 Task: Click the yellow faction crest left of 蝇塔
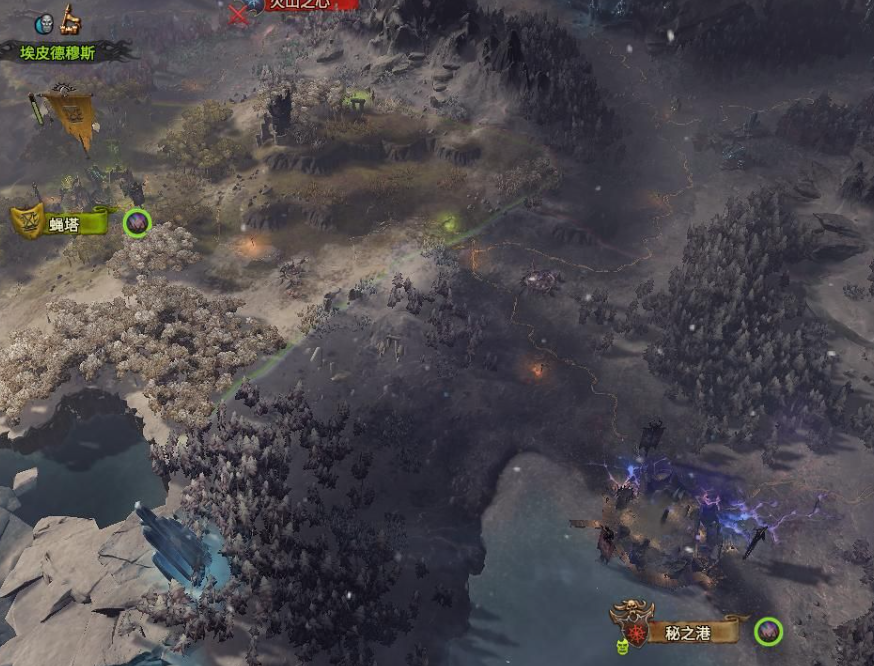point(26,220)
